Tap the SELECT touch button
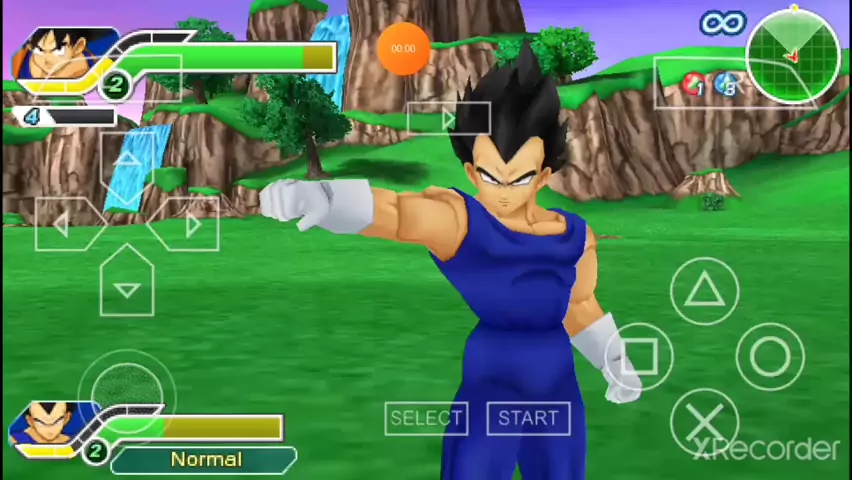The image size is (852, 480). click(426, 418)
